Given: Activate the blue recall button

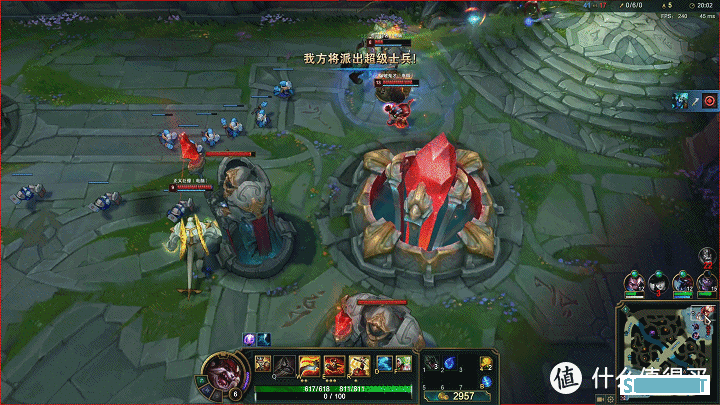Looking at the screenshot, I should [487, 381].
